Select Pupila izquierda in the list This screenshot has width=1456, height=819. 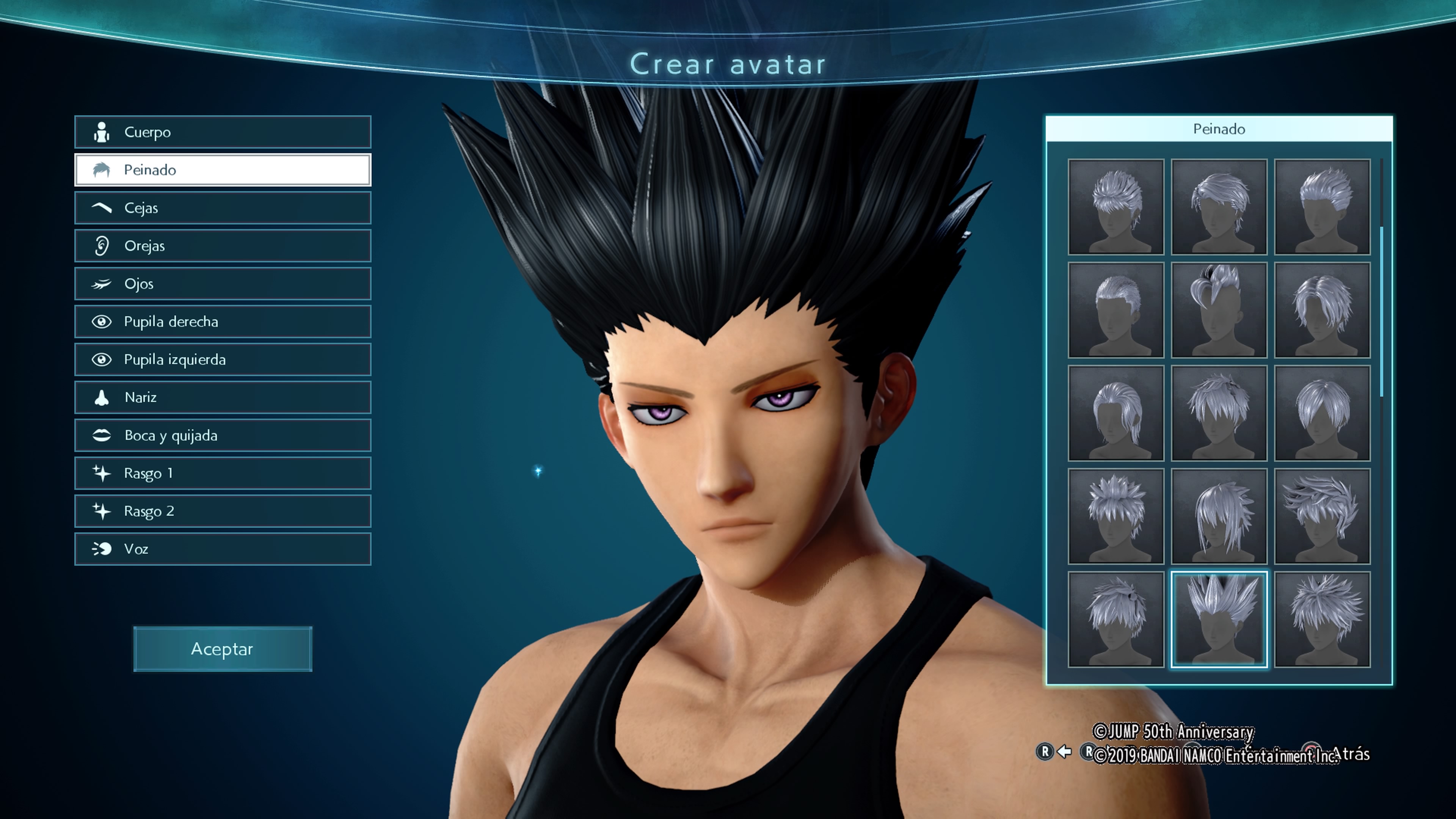pyautogui.click(x=223, y=359)
